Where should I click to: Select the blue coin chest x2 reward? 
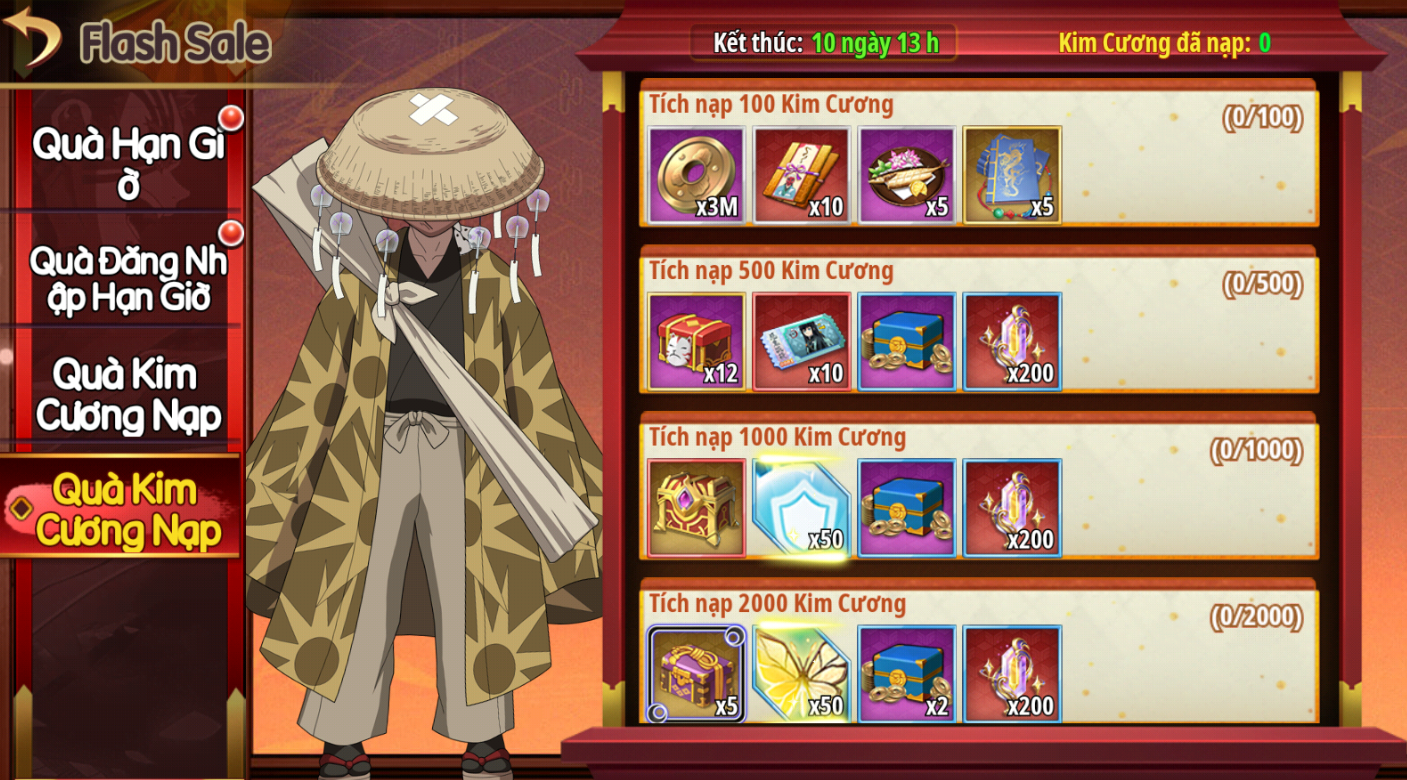(x=906, y=673)
